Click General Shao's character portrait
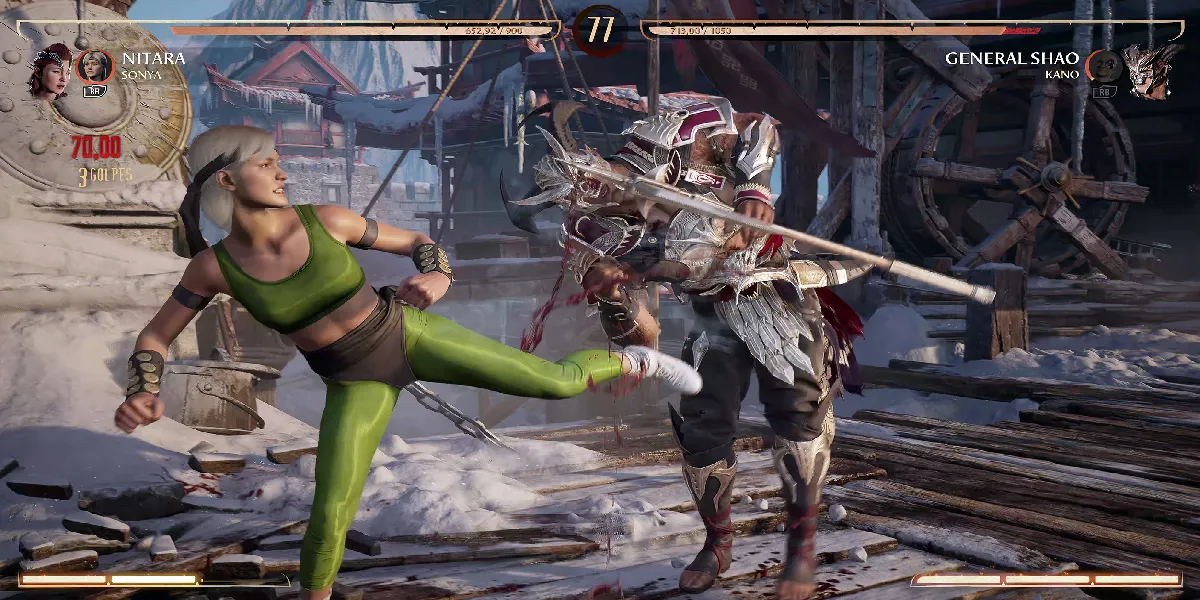The image size is (1200, 600). coord(1150,70)
